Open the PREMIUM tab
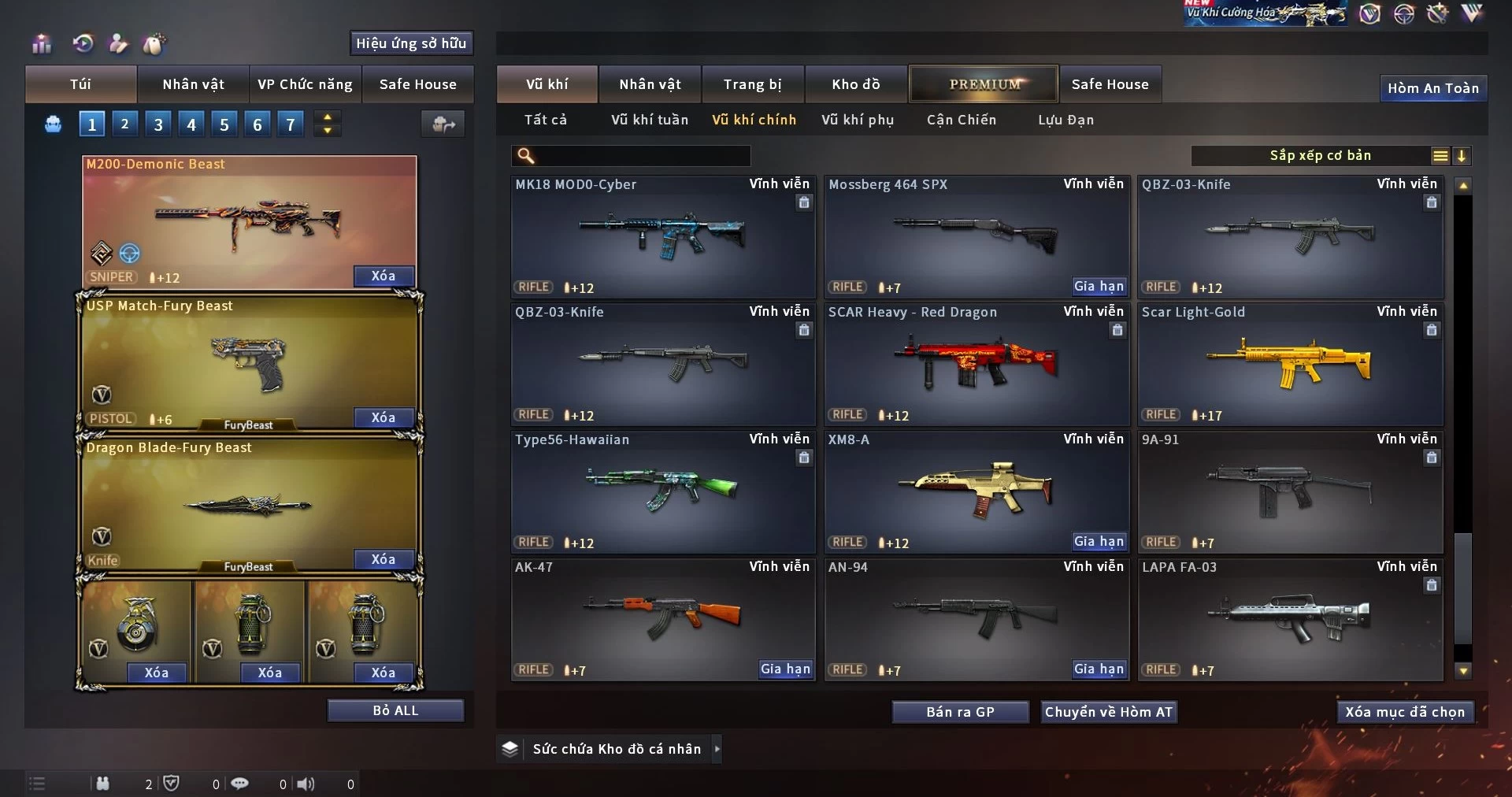 [984, 84]
